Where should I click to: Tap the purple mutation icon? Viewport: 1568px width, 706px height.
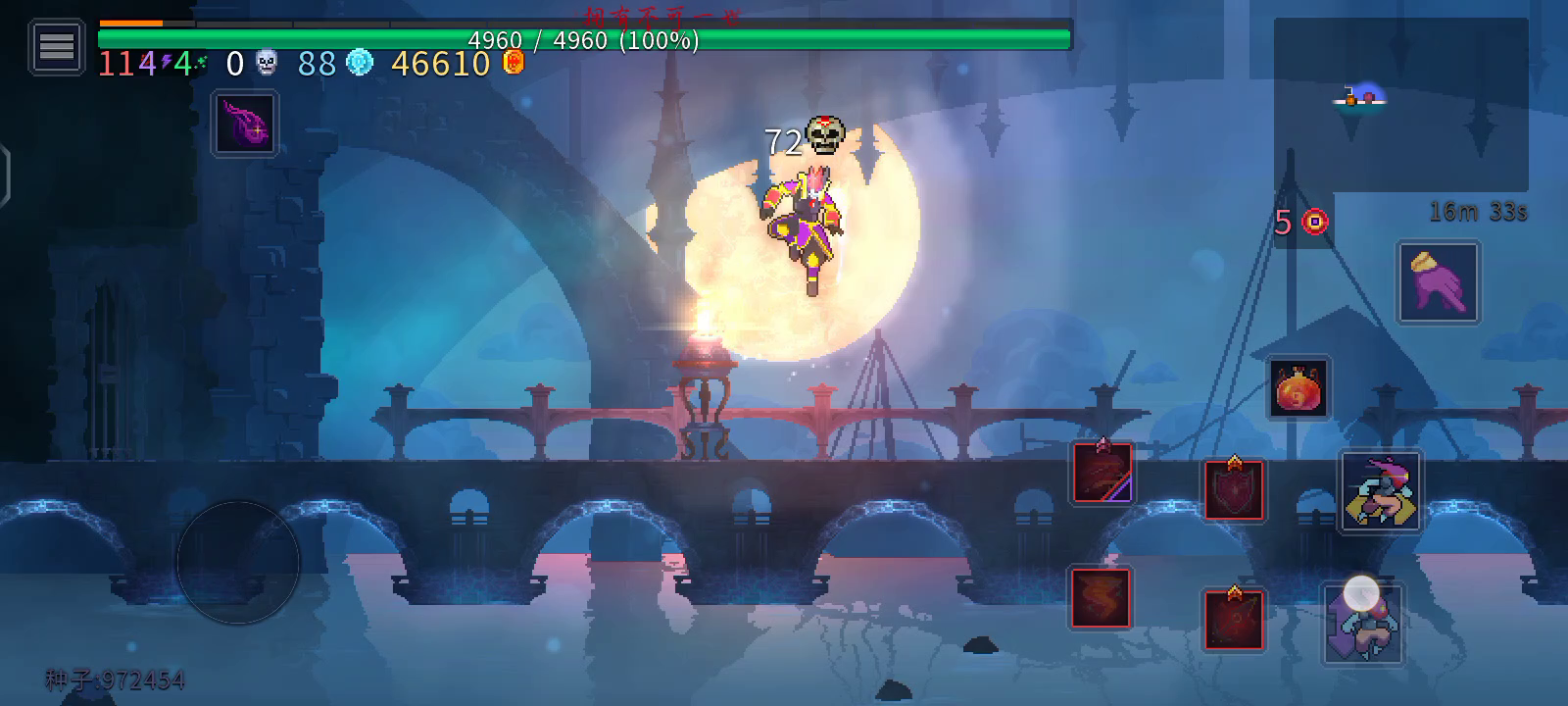coord(245,124)
